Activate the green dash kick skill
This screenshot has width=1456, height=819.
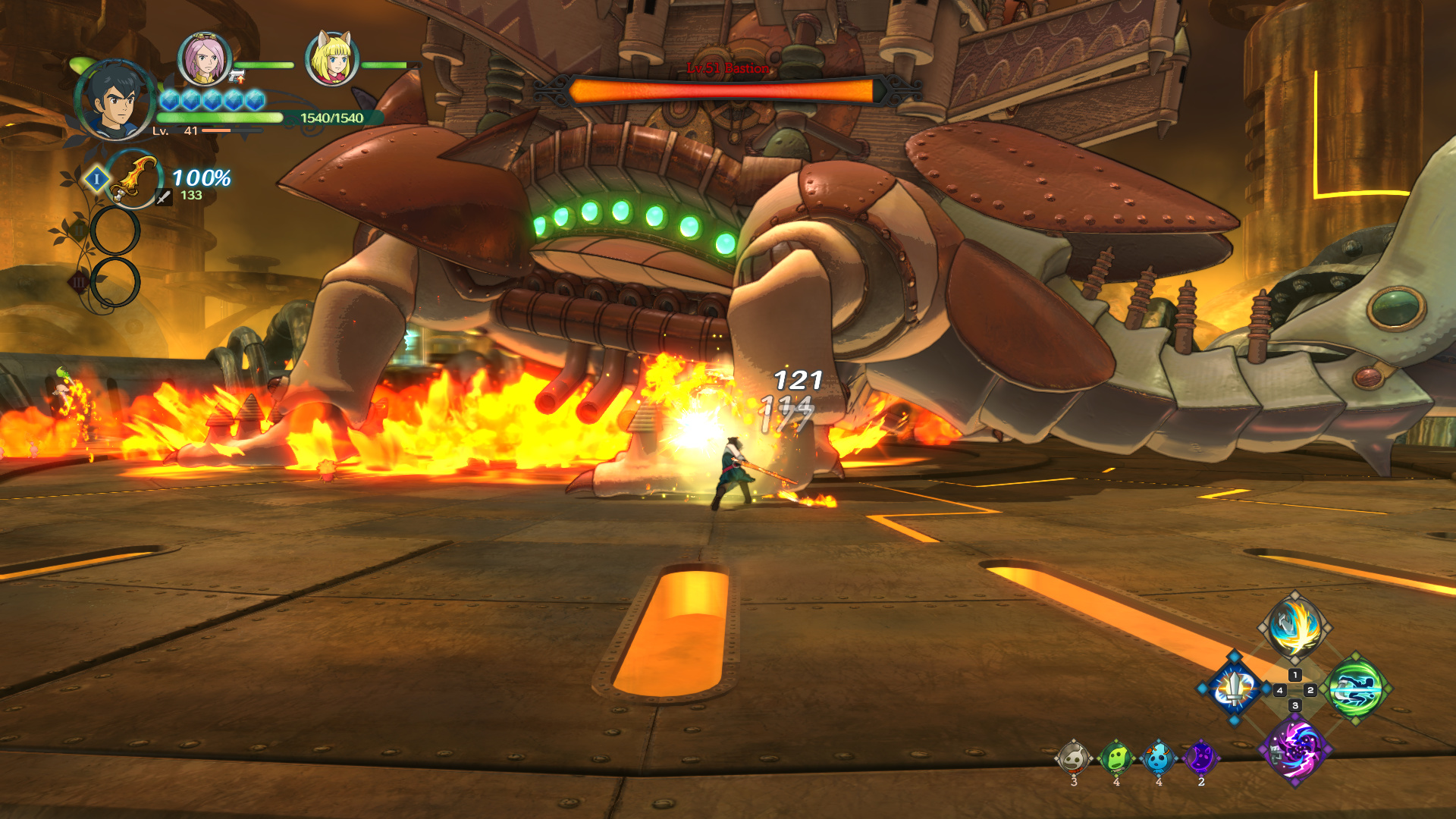click(1356, 689)
